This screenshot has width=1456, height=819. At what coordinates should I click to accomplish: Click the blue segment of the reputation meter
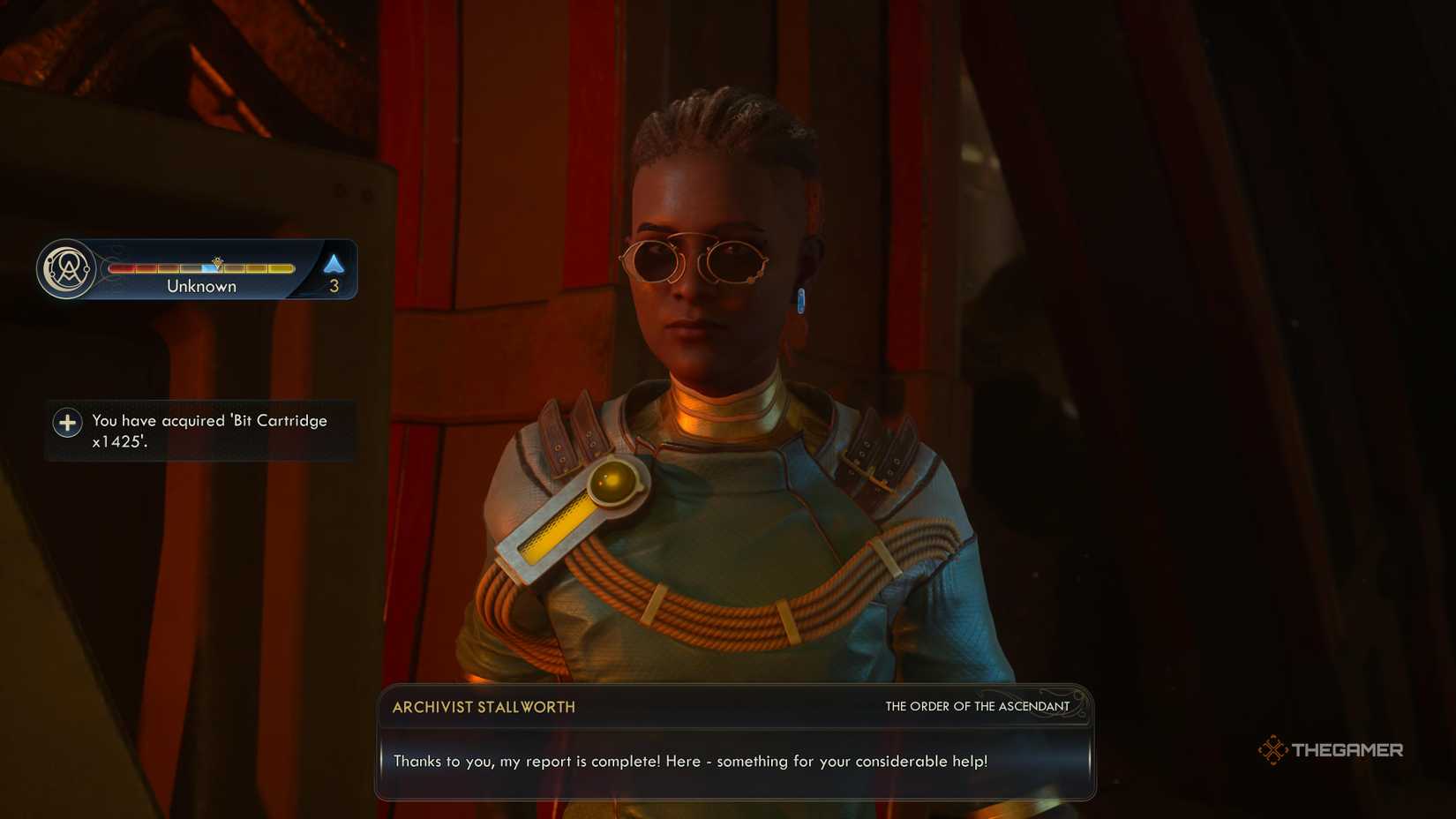click(205, 267)
